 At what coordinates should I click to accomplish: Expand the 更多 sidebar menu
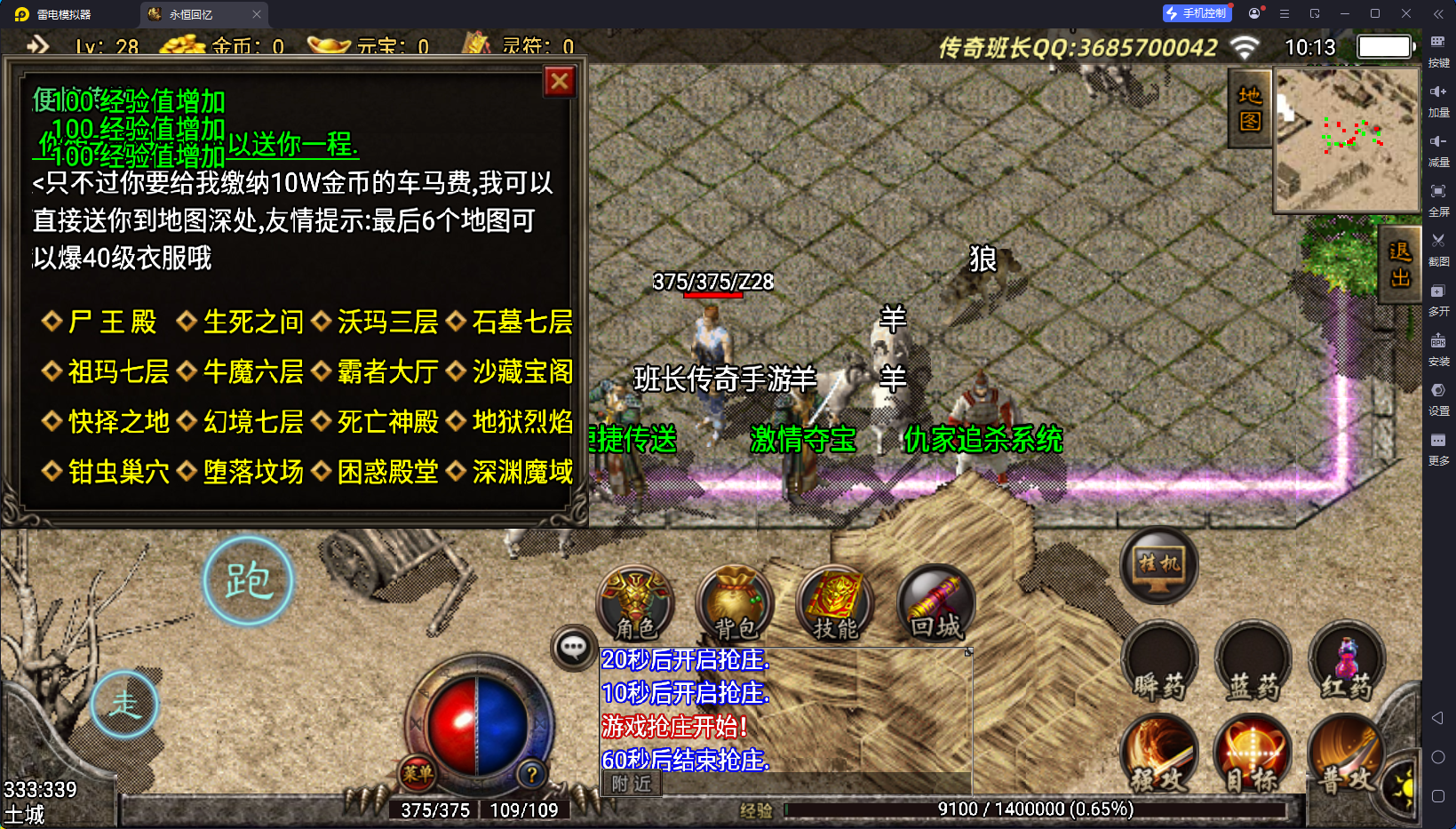1439,447
